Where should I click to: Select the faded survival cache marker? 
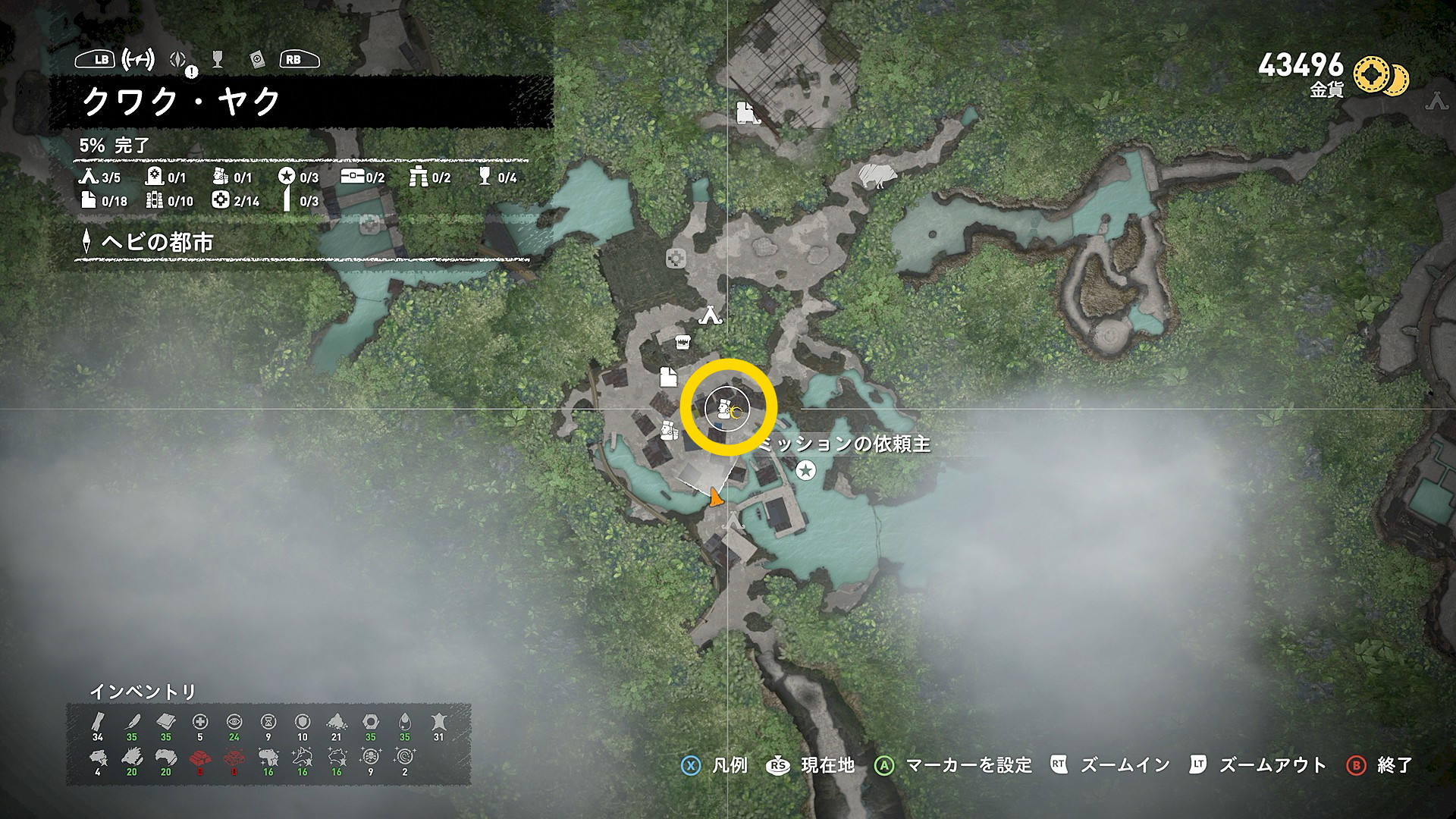tap(675, 259)
